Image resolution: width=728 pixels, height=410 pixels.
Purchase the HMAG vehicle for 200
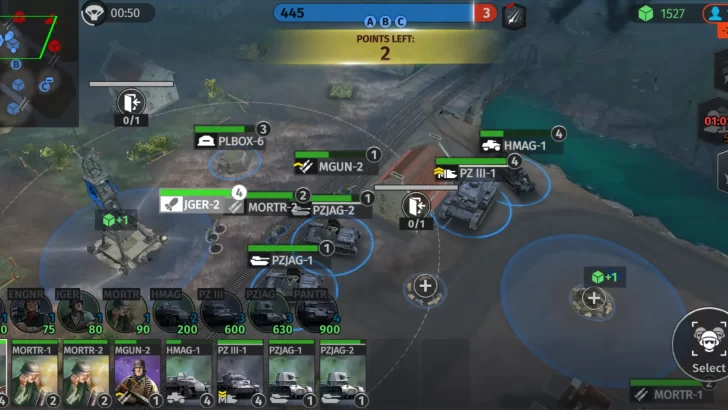click(172, 312)
